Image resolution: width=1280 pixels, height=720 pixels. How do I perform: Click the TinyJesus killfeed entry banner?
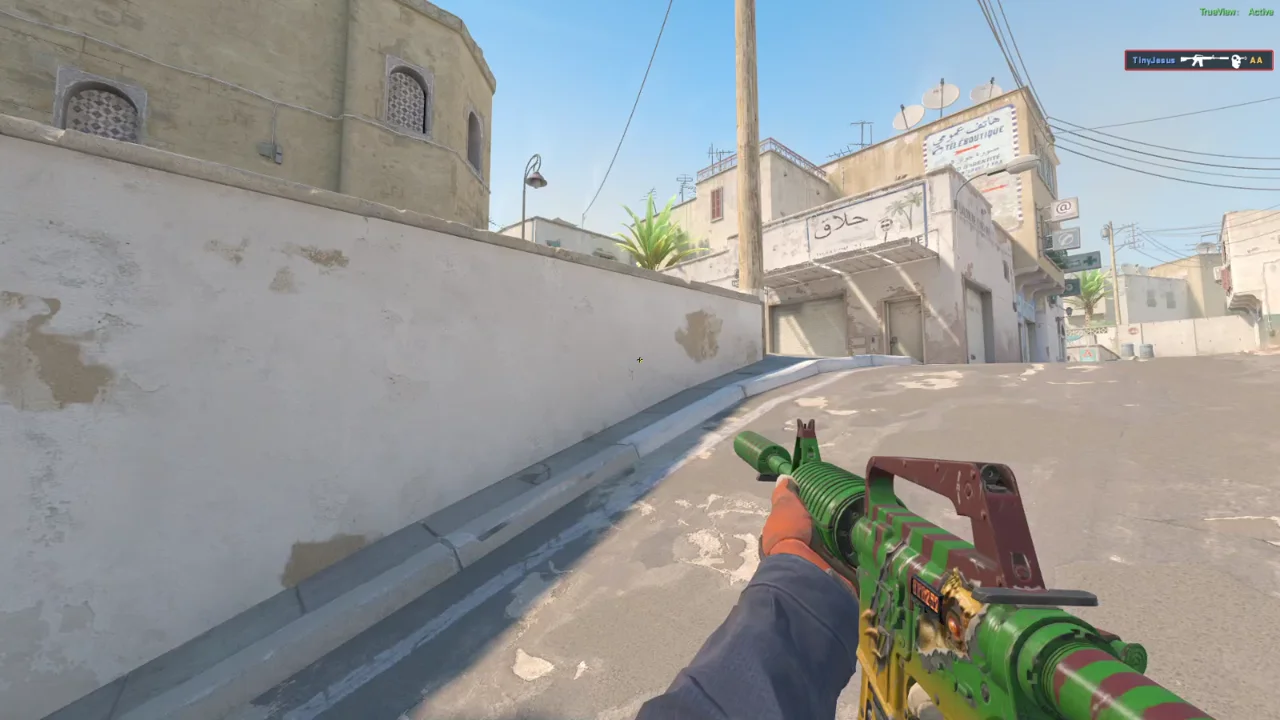(x=1198, y=60)
